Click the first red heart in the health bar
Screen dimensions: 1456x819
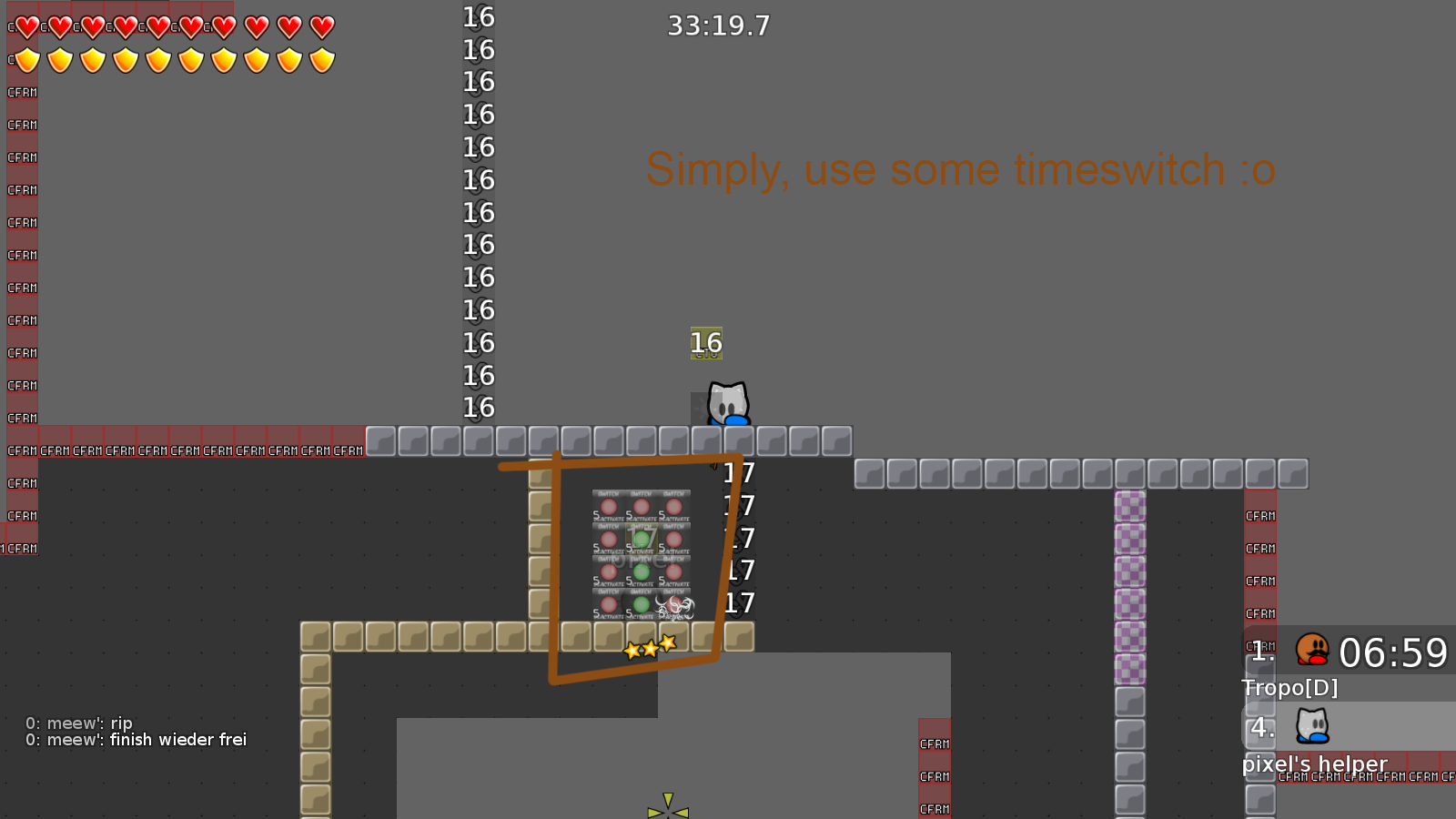pyautogui.click(x=27, y=27)
